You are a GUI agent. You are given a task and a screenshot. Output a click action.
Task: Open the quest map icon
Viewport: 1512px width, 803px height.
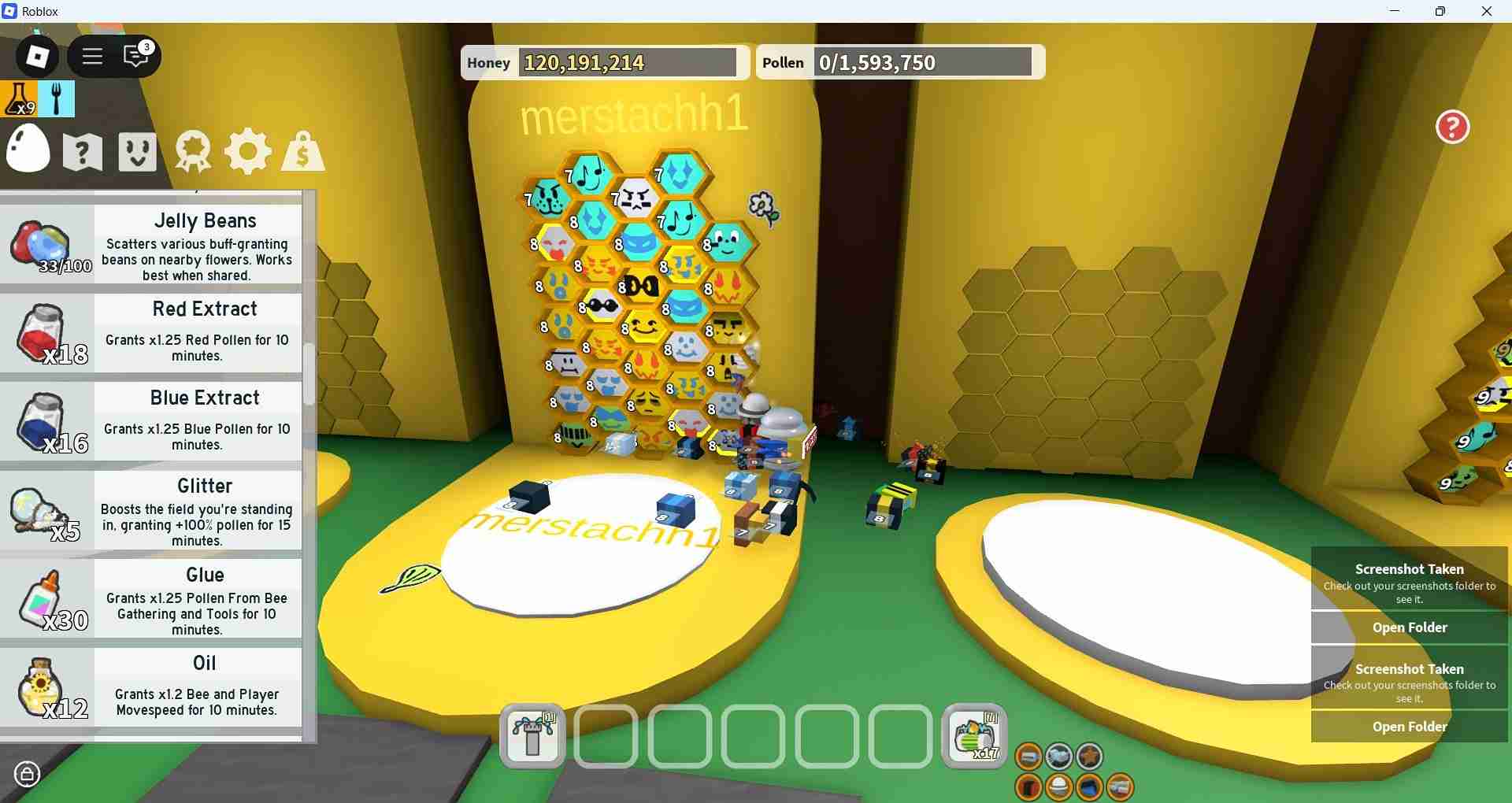click(x=82, y=151)
